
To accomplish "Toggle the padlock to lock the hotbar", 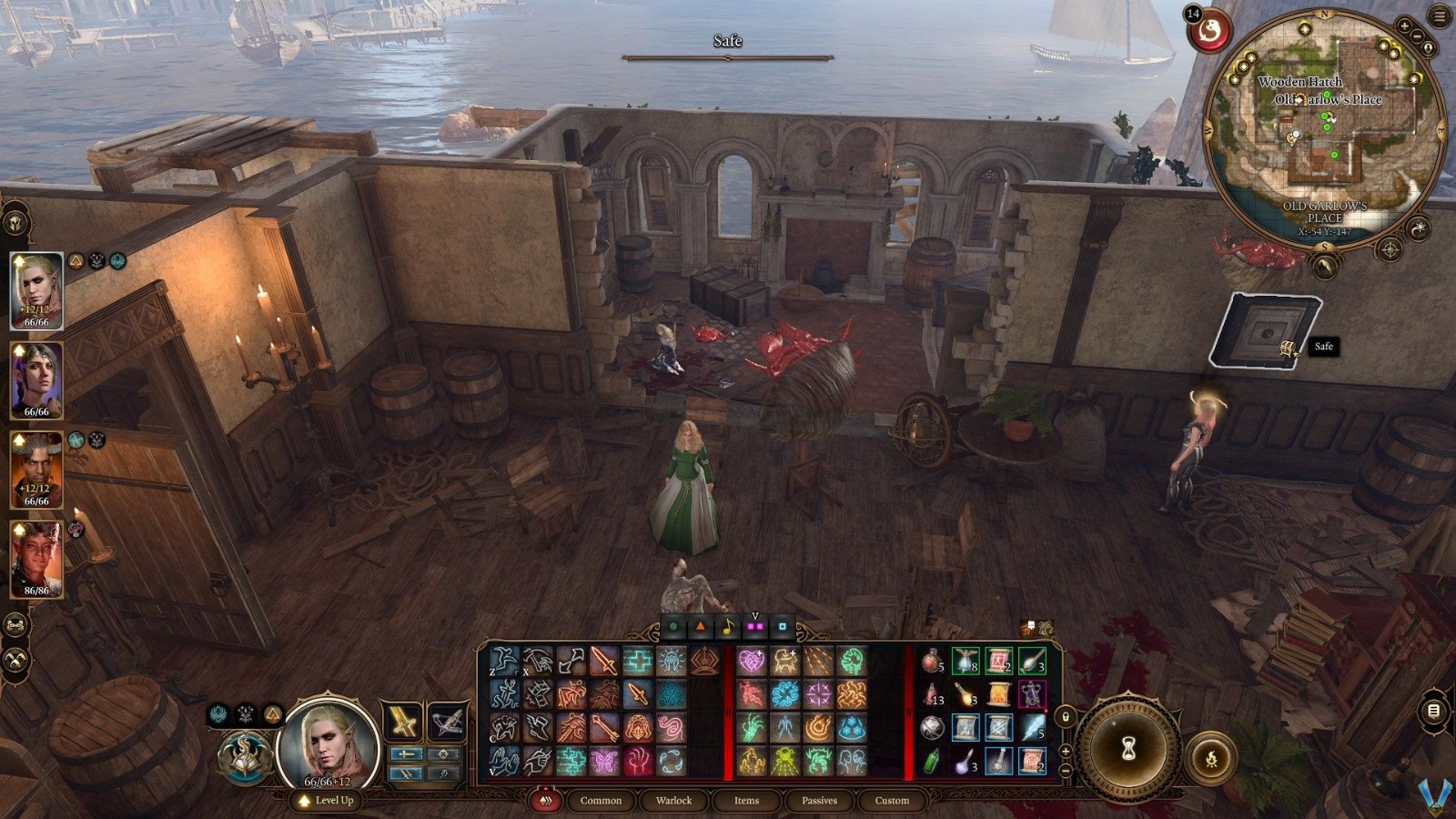I will 1066,717.
